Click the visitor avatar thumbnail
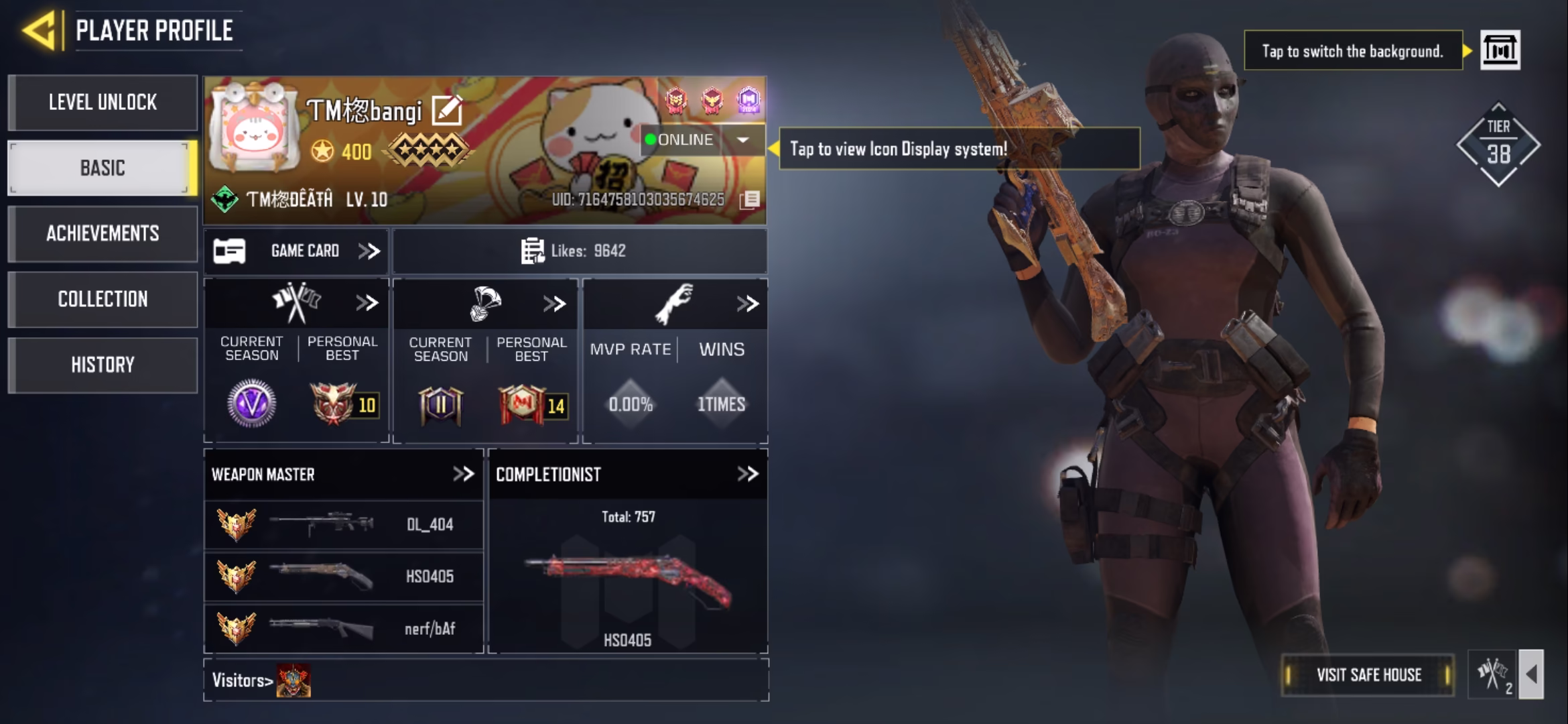The height and width of the screenshot is (724, 1568). point(293,680)
